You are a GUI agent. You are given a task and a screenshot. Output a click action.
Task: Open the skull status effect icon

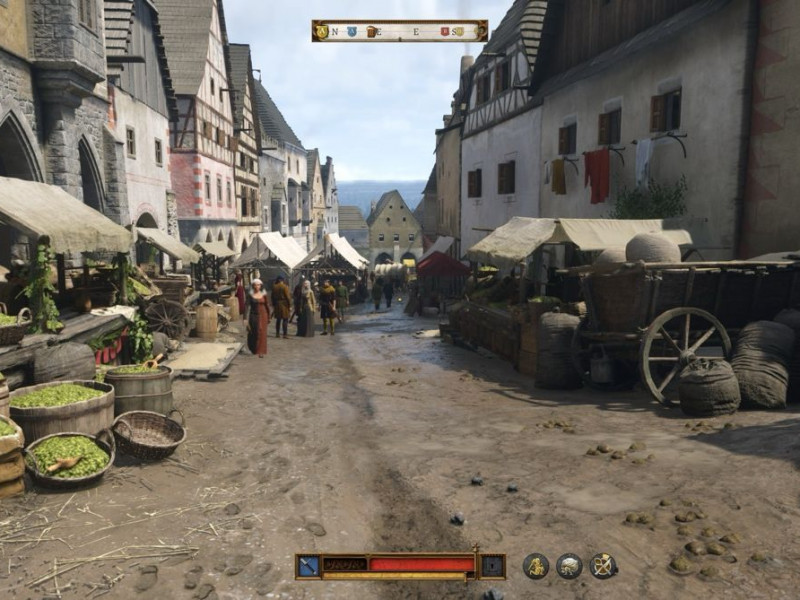point(569,566)
